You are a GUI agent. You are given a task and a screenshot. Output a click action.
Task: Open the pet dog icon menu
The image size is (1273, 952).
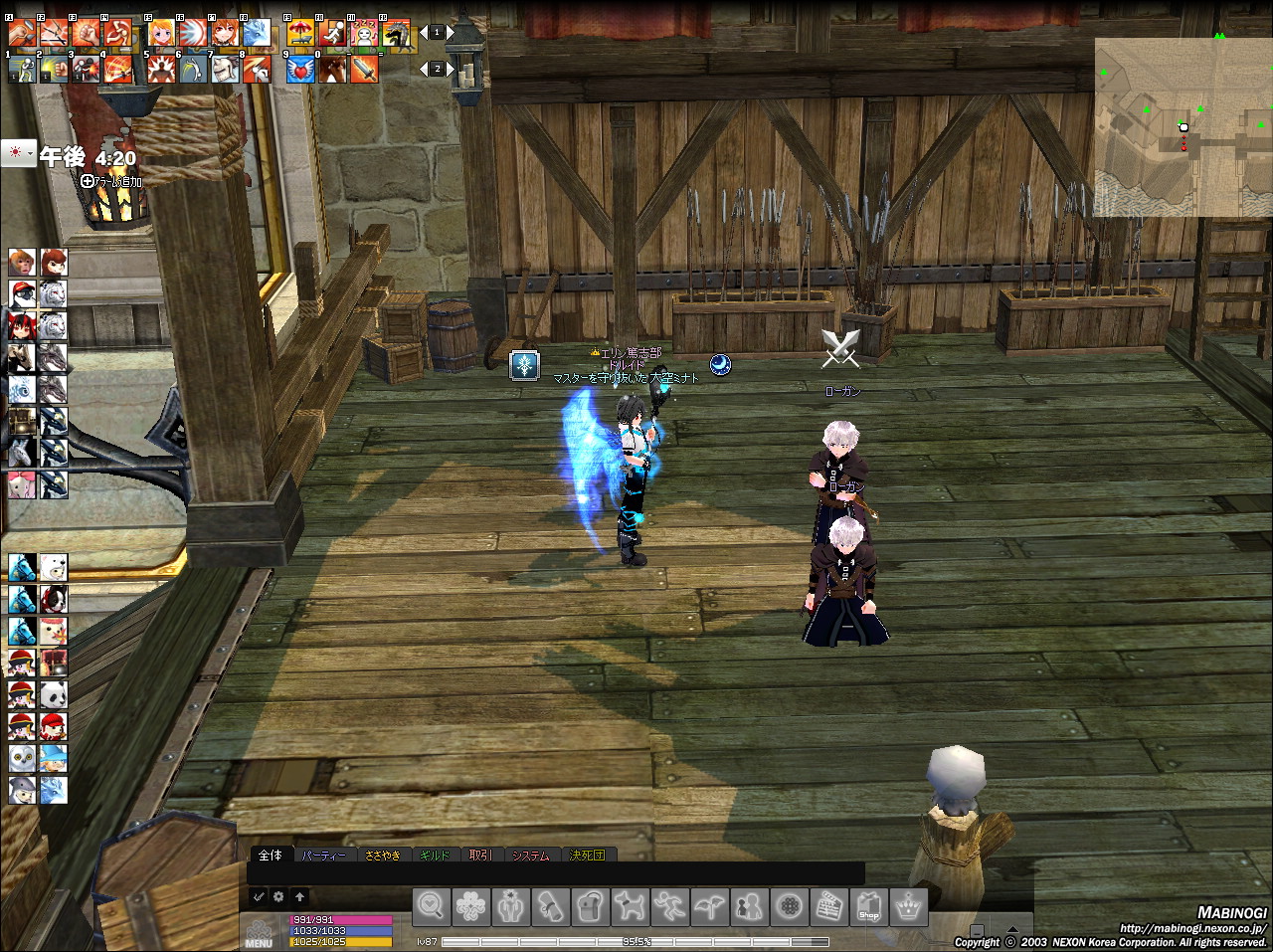pyautogui.click(x=631, y=906)
